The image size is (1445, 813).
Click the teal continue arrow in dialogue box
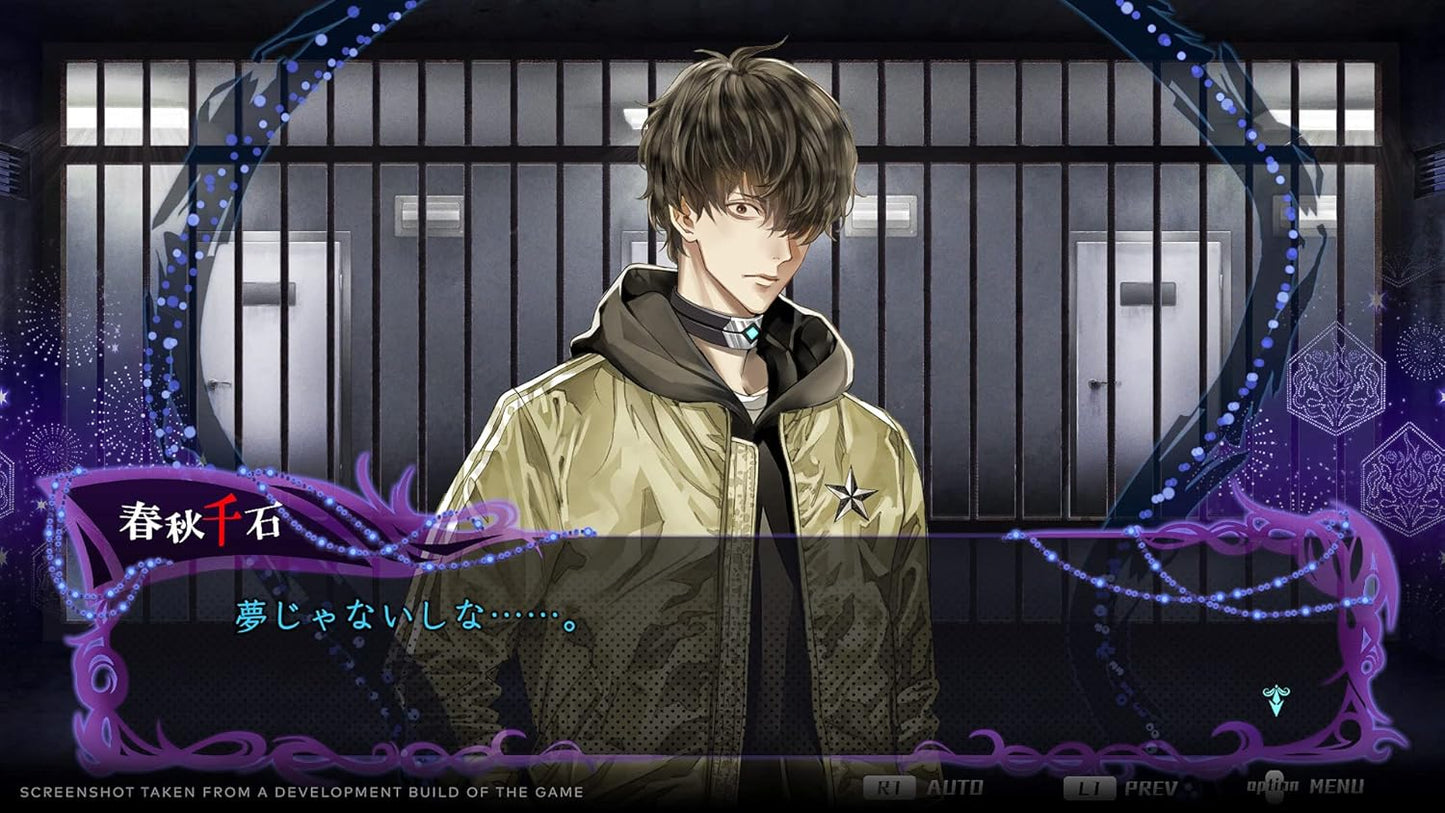pyautogui.click(x=1276, y=700)
